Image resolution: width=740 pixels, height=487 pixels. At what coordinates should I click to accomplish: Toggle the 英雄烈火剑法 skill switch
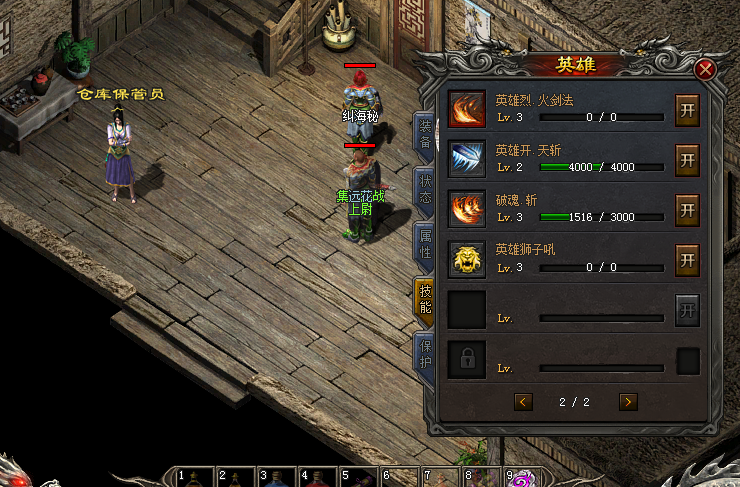click(x=687, y=108)
